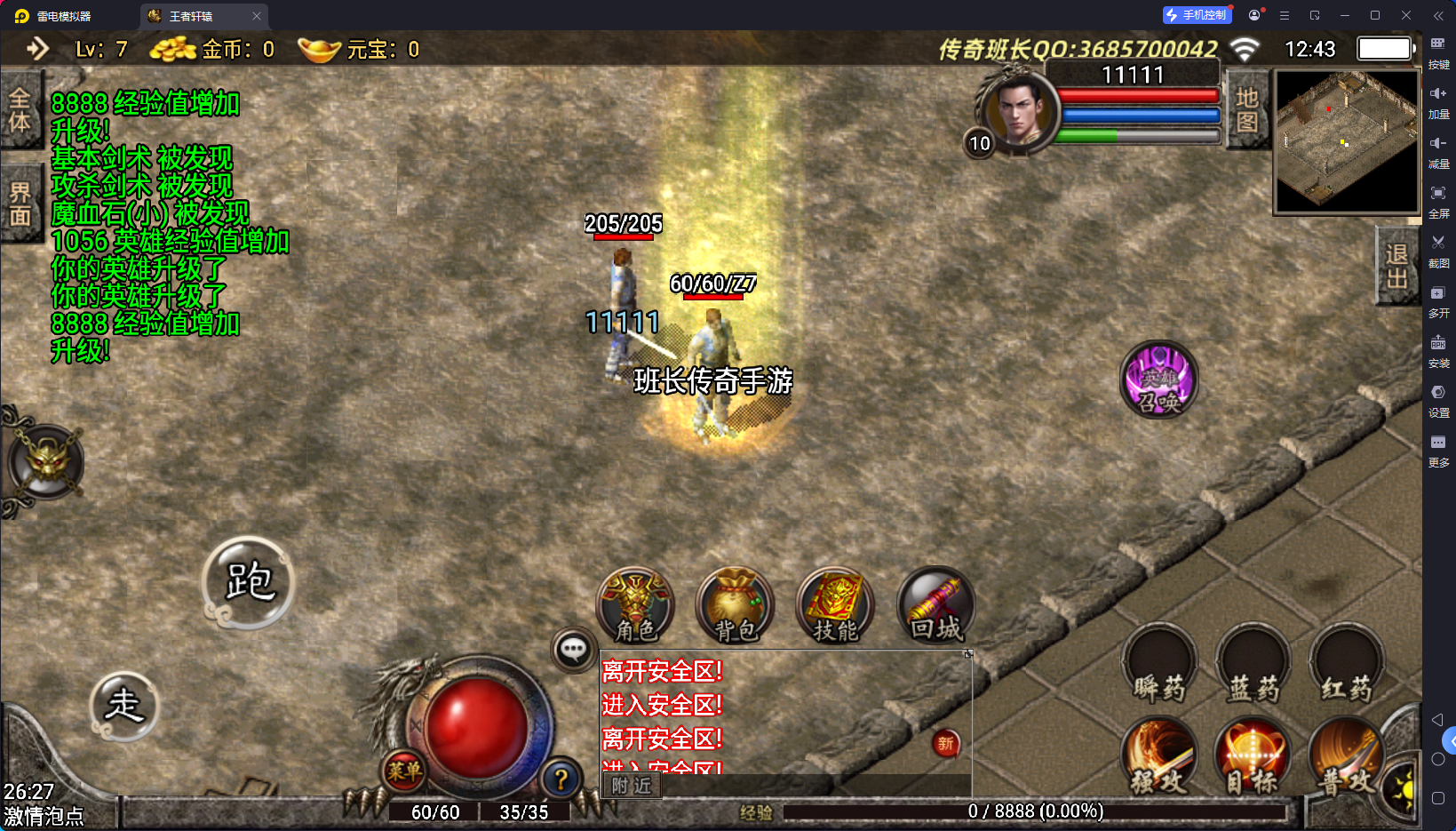
Task: Click the 退出 exit button
Action: (1396, 266)
